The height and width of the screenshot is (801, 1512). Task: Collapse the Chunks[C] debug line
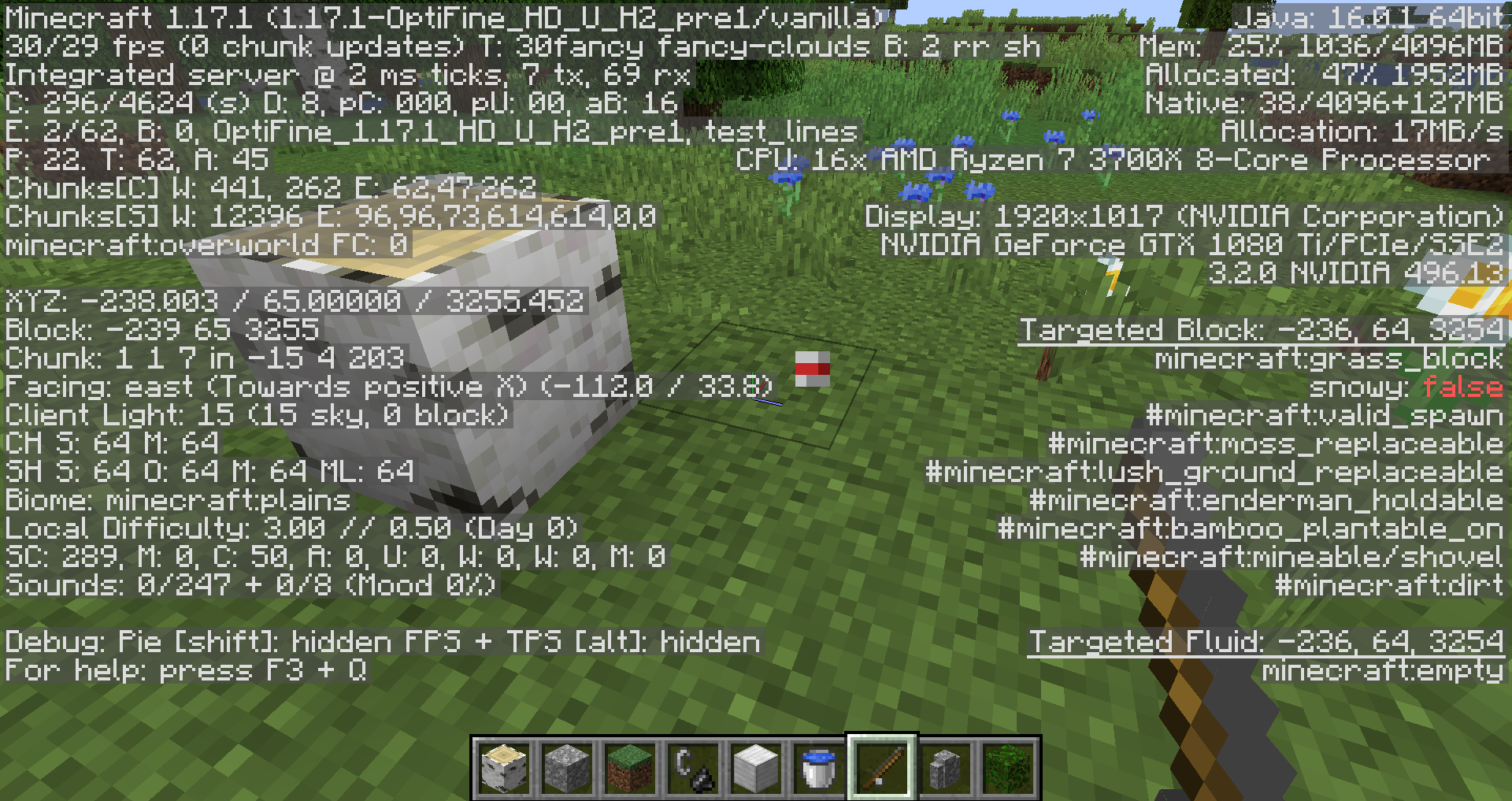[268, 189]
